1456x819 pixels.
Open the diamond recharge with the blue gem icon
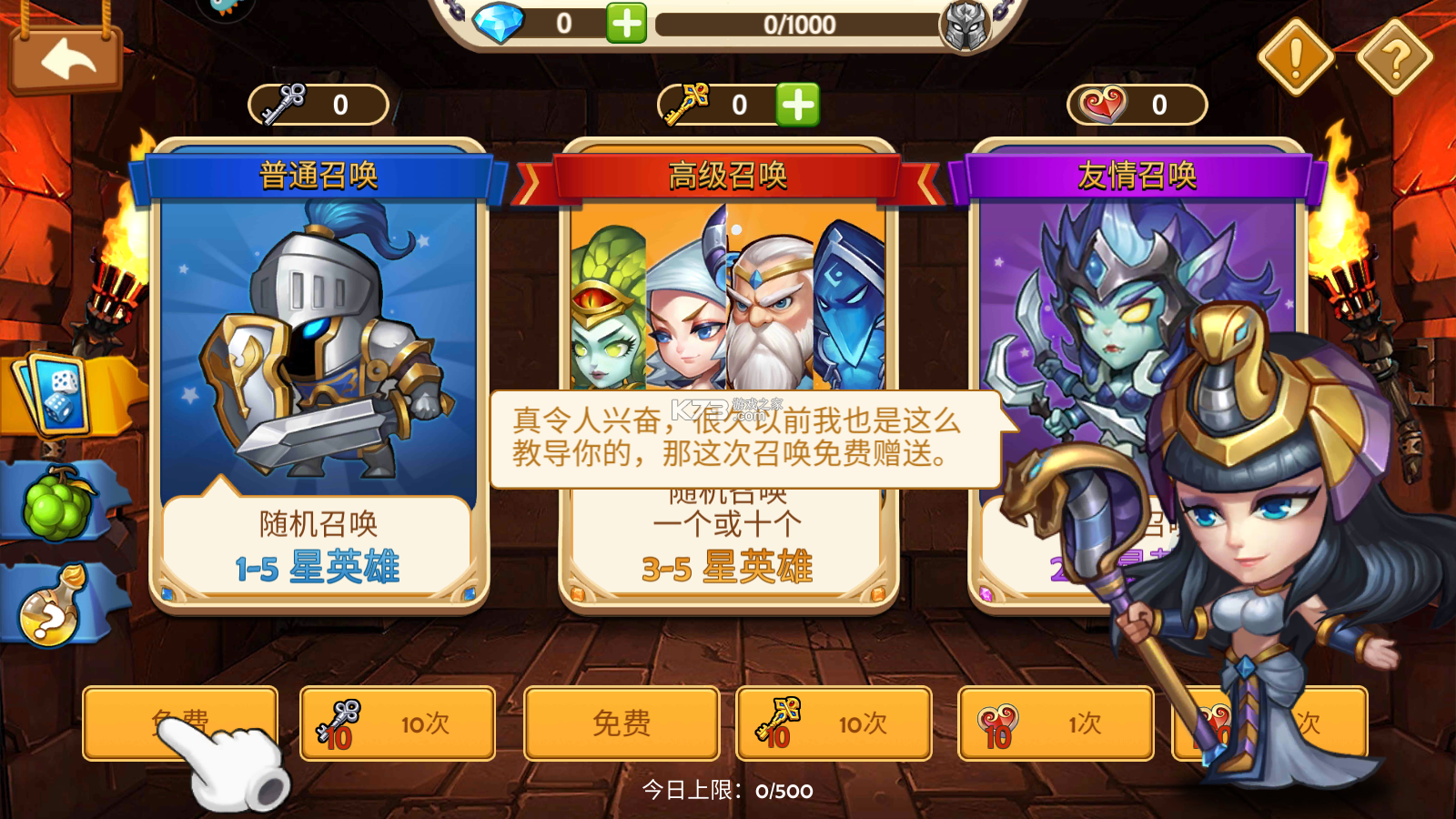click(x=499, y=23)
